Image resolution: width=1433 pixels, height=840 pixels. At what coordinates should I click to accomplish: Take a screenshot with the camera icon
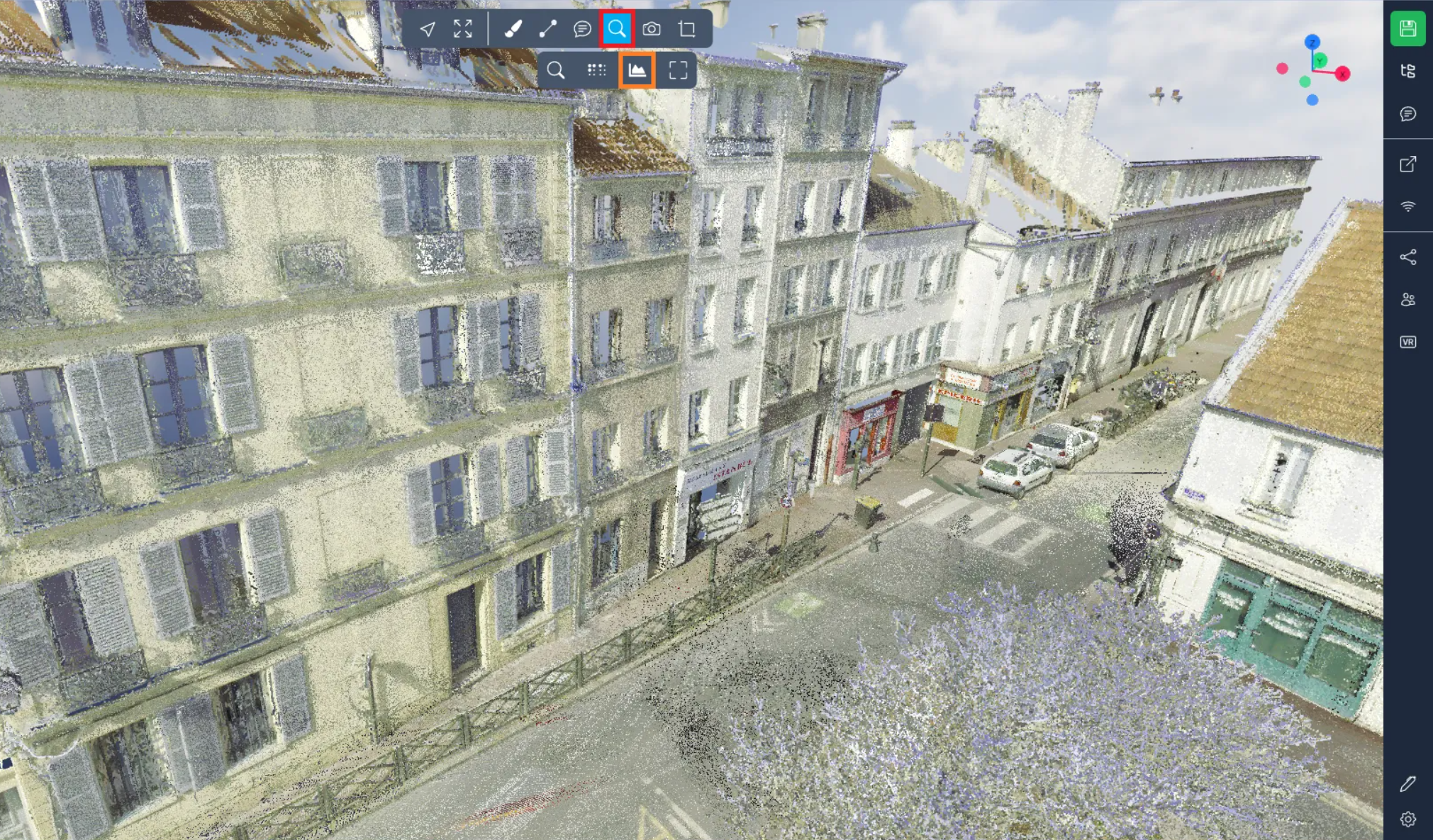pos(652,29)
